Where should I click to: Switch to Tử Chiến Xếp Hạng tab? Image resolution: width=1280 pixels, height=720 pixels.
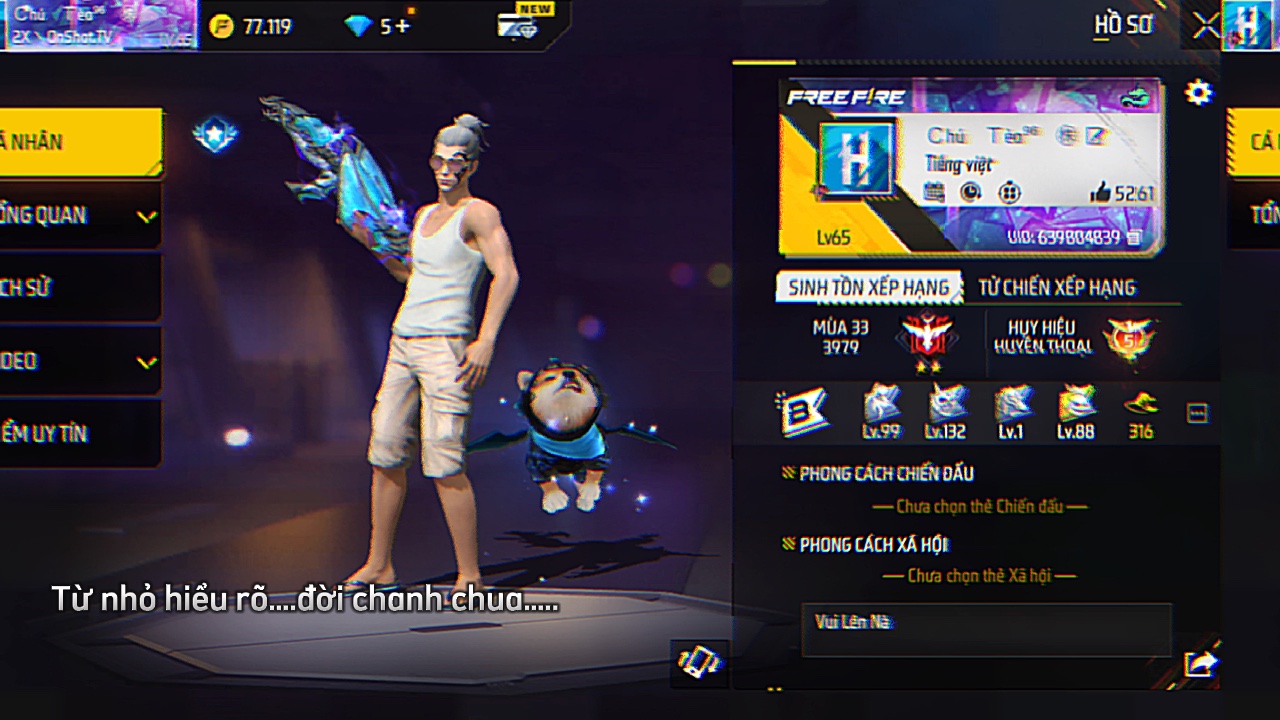point(1056,288)
